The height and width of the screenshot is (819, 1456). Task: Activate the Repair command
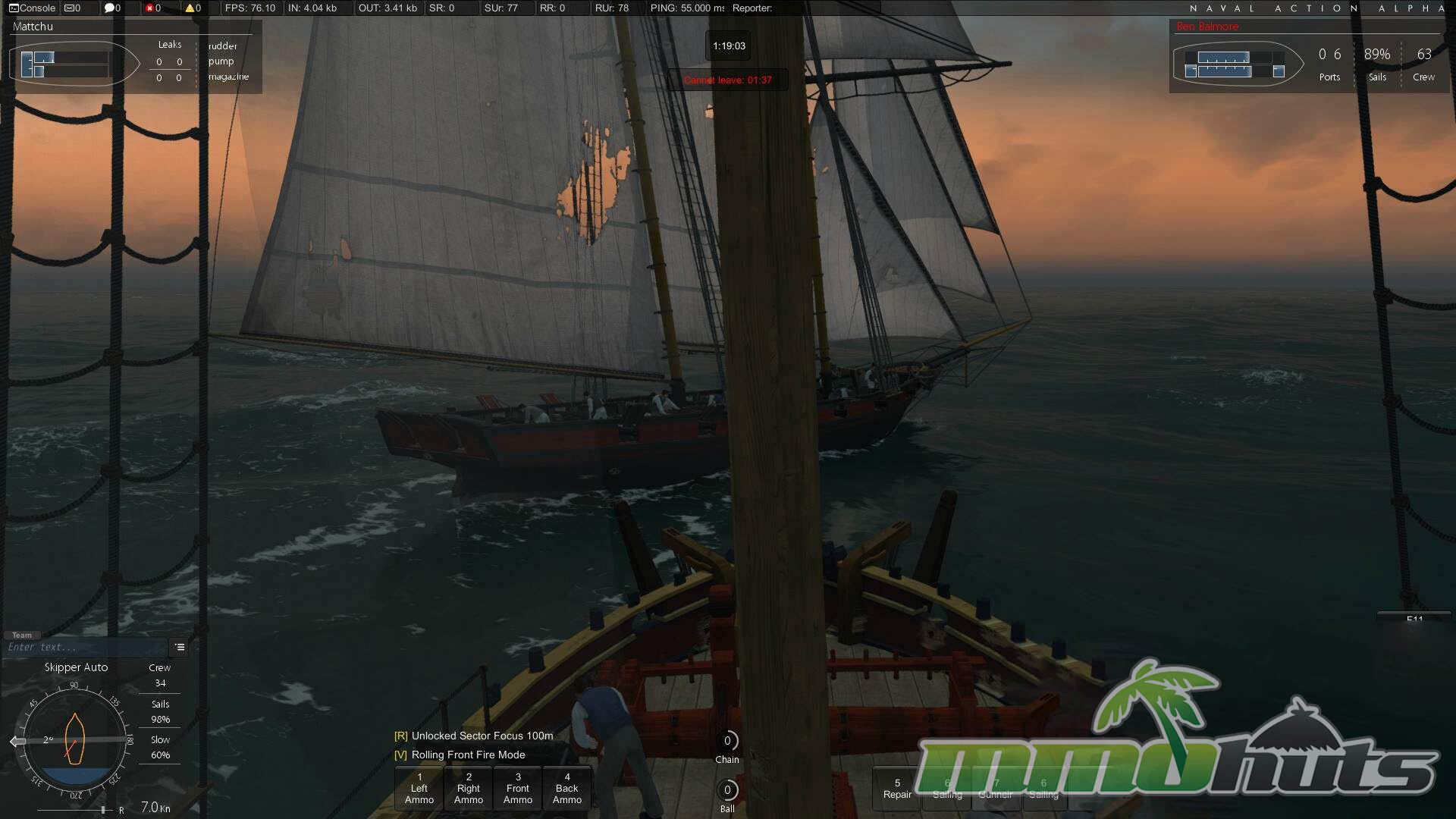click(897, 789)
